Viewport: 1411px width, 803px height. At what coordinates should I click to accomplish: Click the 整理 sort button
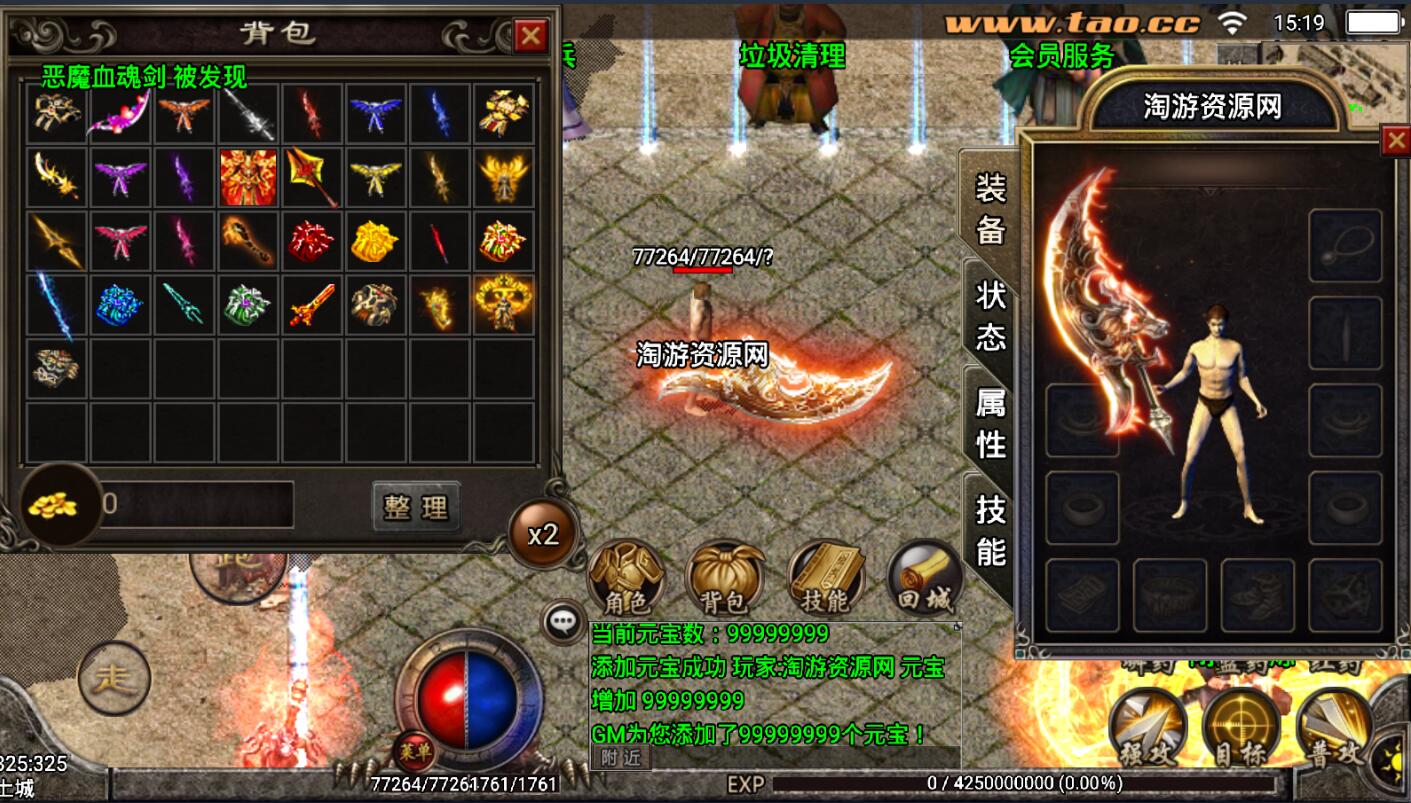416,507
